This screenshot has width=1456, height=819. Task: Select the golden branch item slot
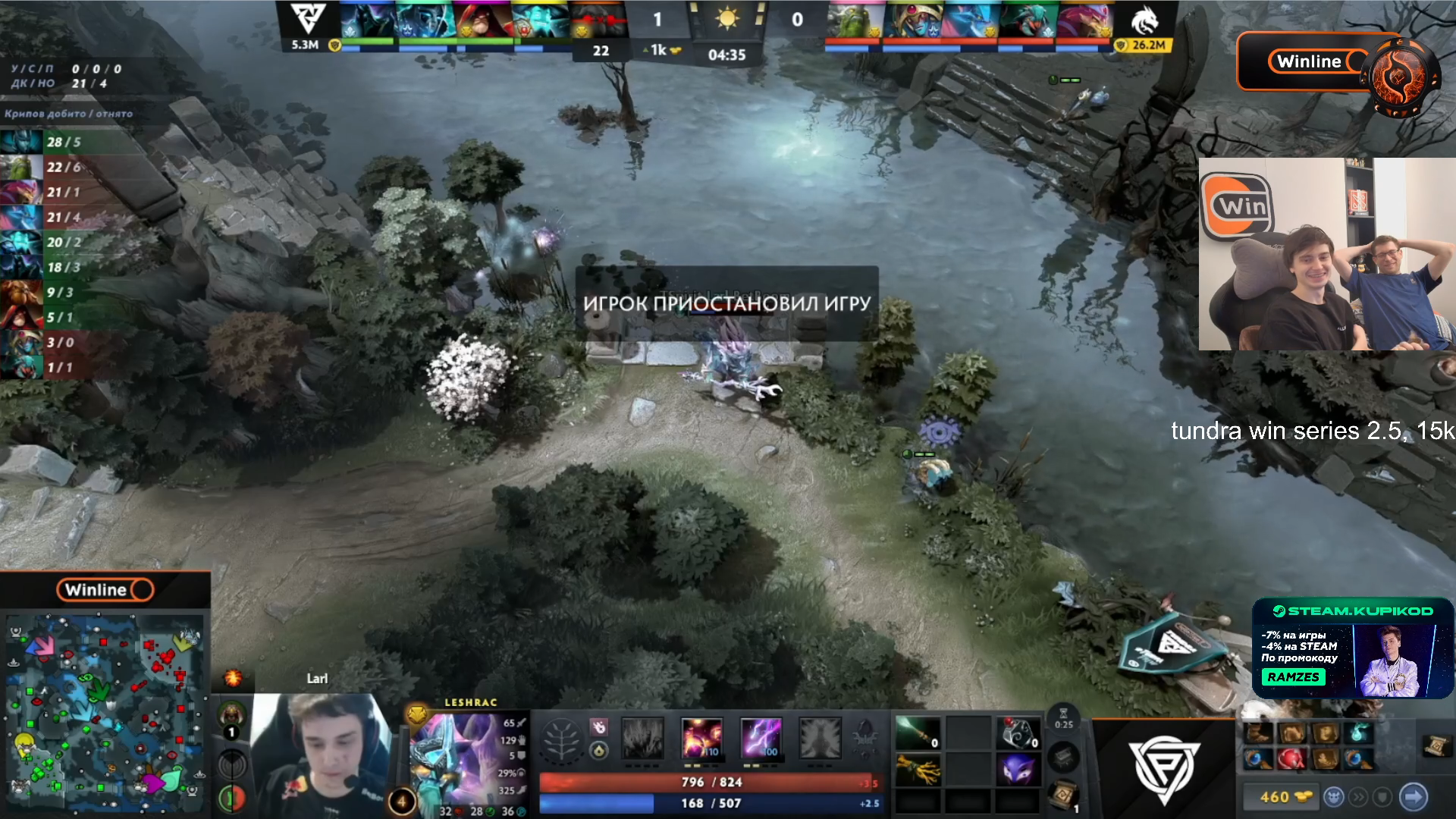918,770
